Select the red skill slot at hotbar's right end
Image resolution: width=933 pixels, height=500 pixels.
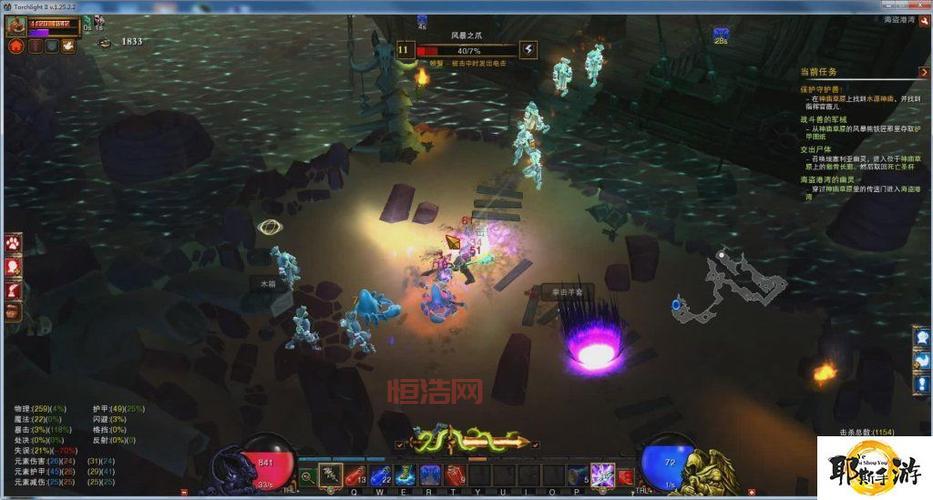pos(626,476)
